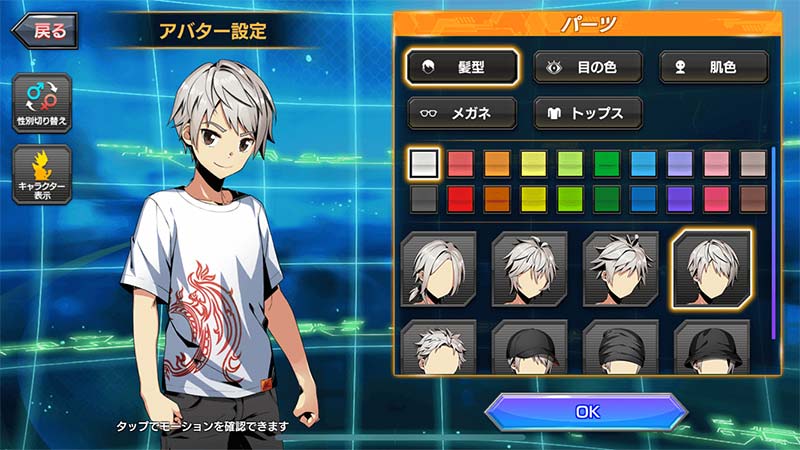This screenshot has width=800, height=450.
Task: Pick the dark gray color swatch
Action: [425, 198]
